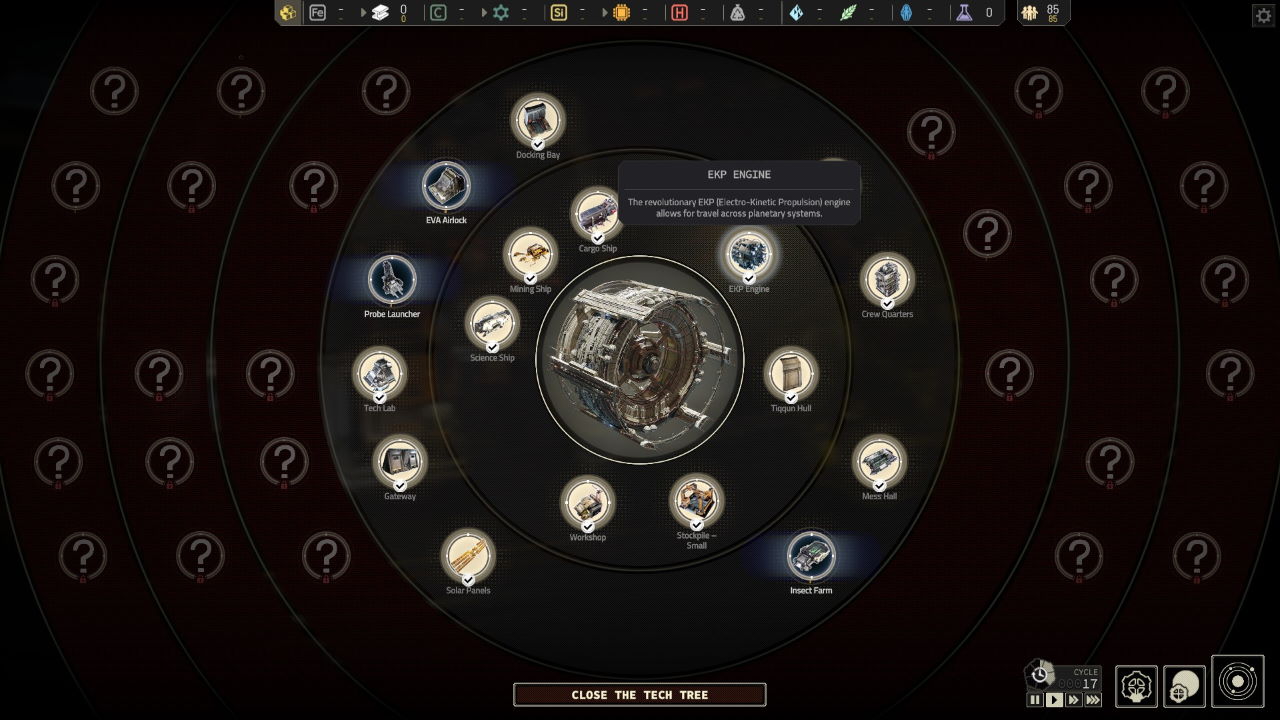Open the Tech Lab tech node
The image size is (1280, 720).
point(379,374)
